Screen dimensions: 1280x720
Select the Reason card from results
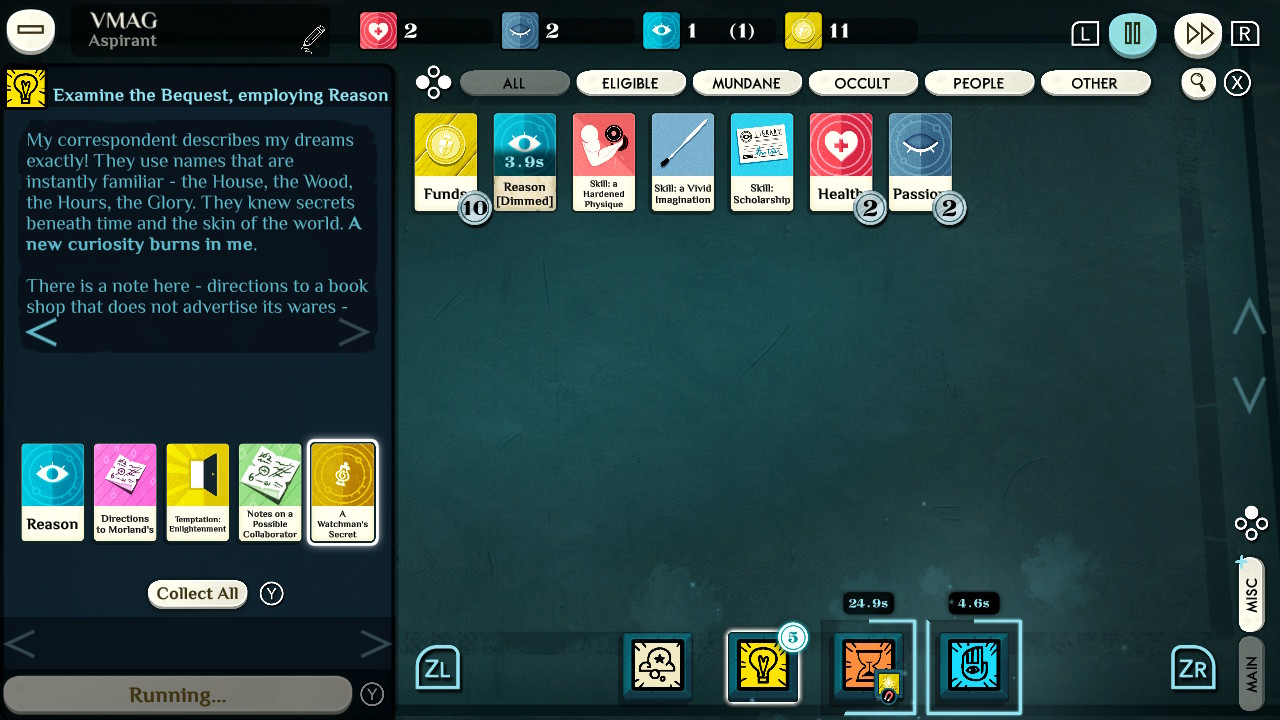point(52,492)
